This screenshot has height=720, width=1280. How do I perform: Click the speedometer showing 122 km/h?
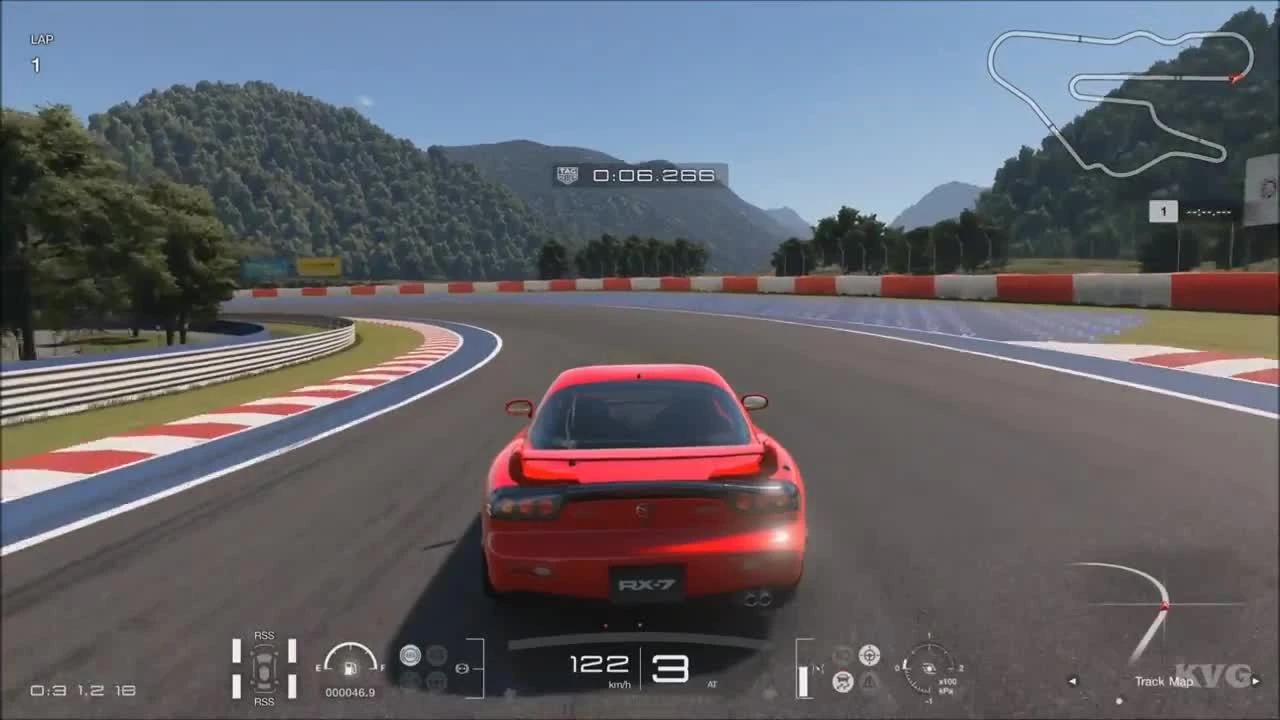pos(600,665)
